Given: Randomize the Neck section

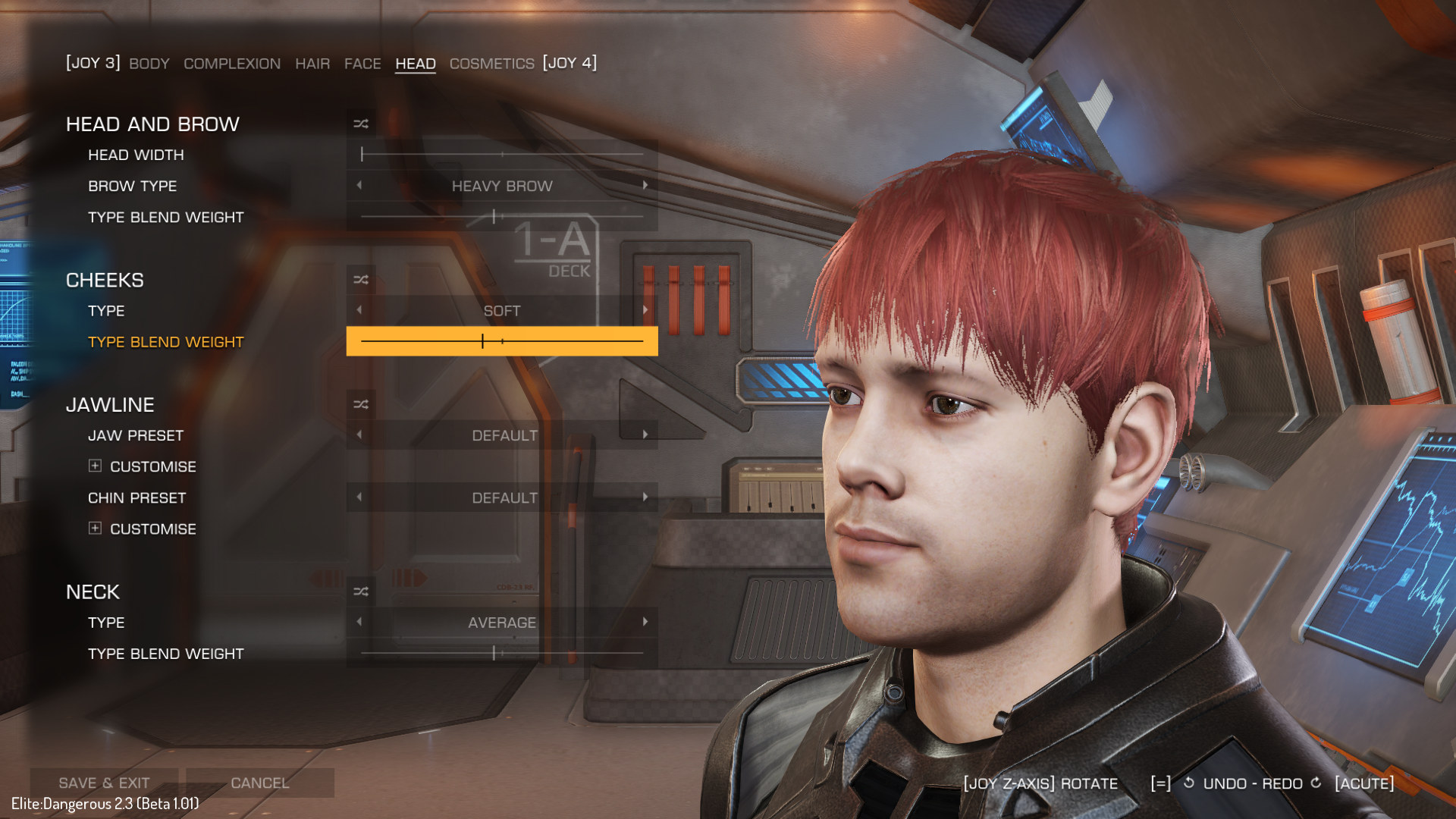Looking at the screenshot, I should pyautogui.click(x=361, y=591).
